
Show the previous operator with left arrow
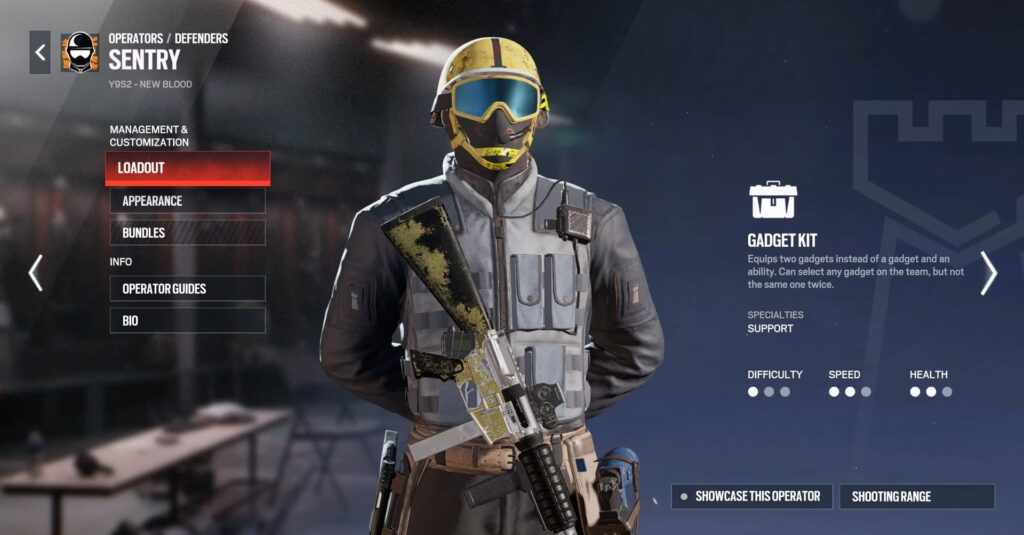pos(36,272)
